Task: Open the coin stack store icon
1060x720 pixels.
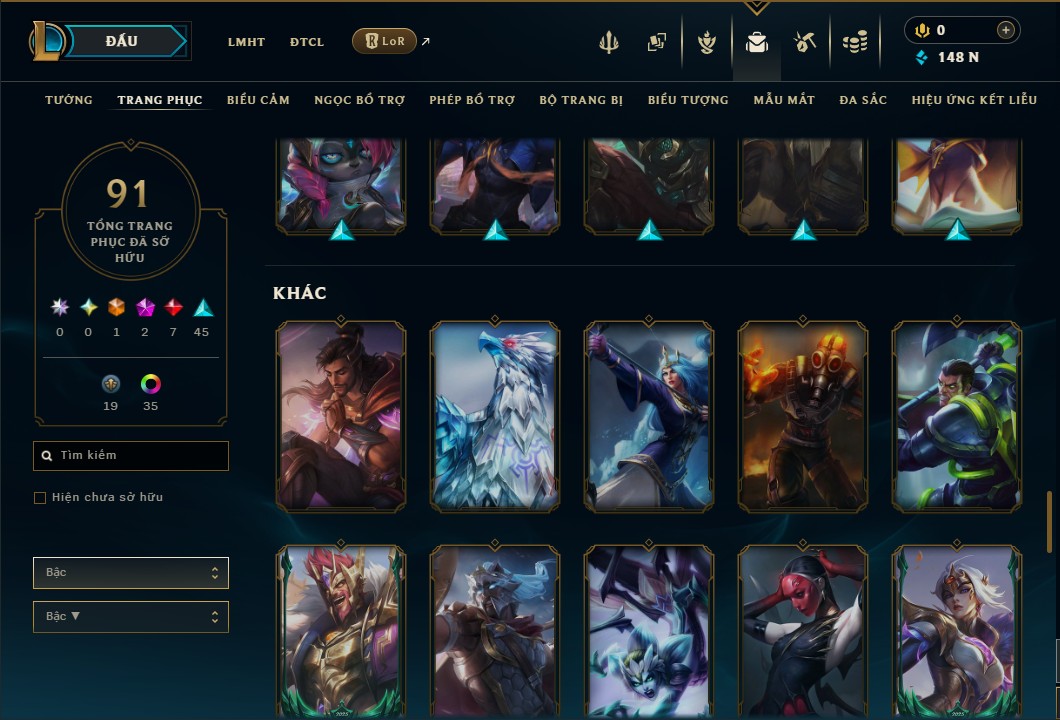Action: (x=854, y=42)
